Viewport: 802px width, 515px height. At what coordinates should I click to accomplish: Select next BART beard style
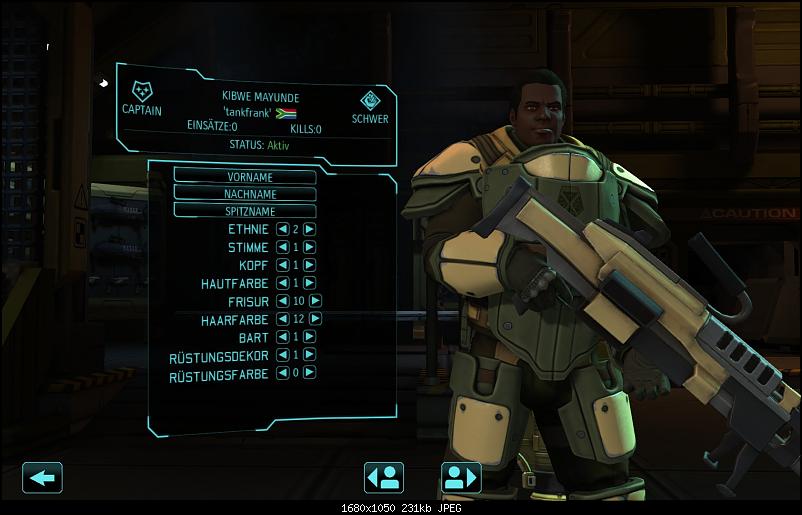[x=310, y=337]
